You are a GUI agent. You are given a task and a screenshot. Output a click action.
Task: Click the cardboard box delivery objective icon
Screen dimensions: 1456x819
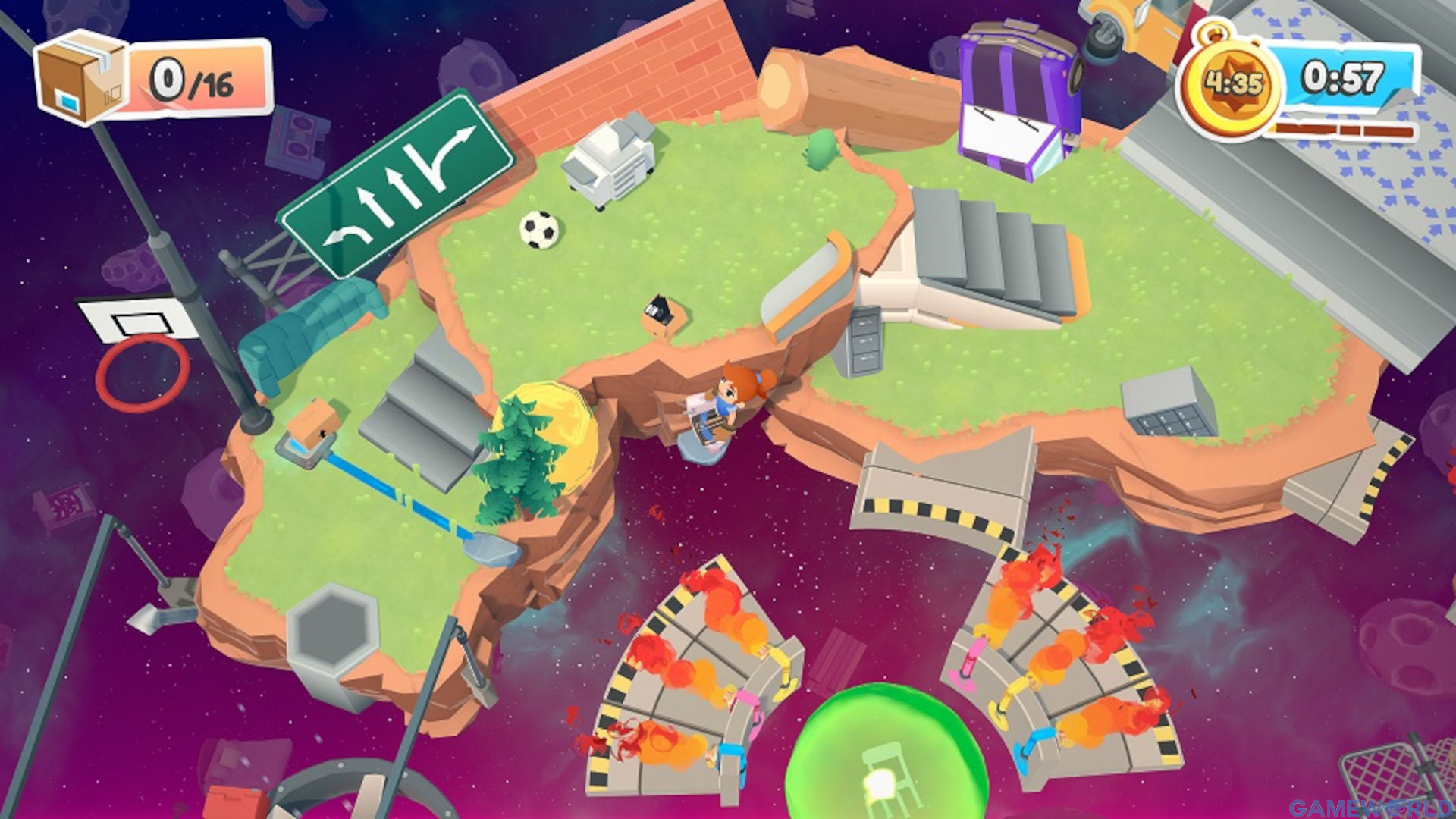click(x=81, y=77)
